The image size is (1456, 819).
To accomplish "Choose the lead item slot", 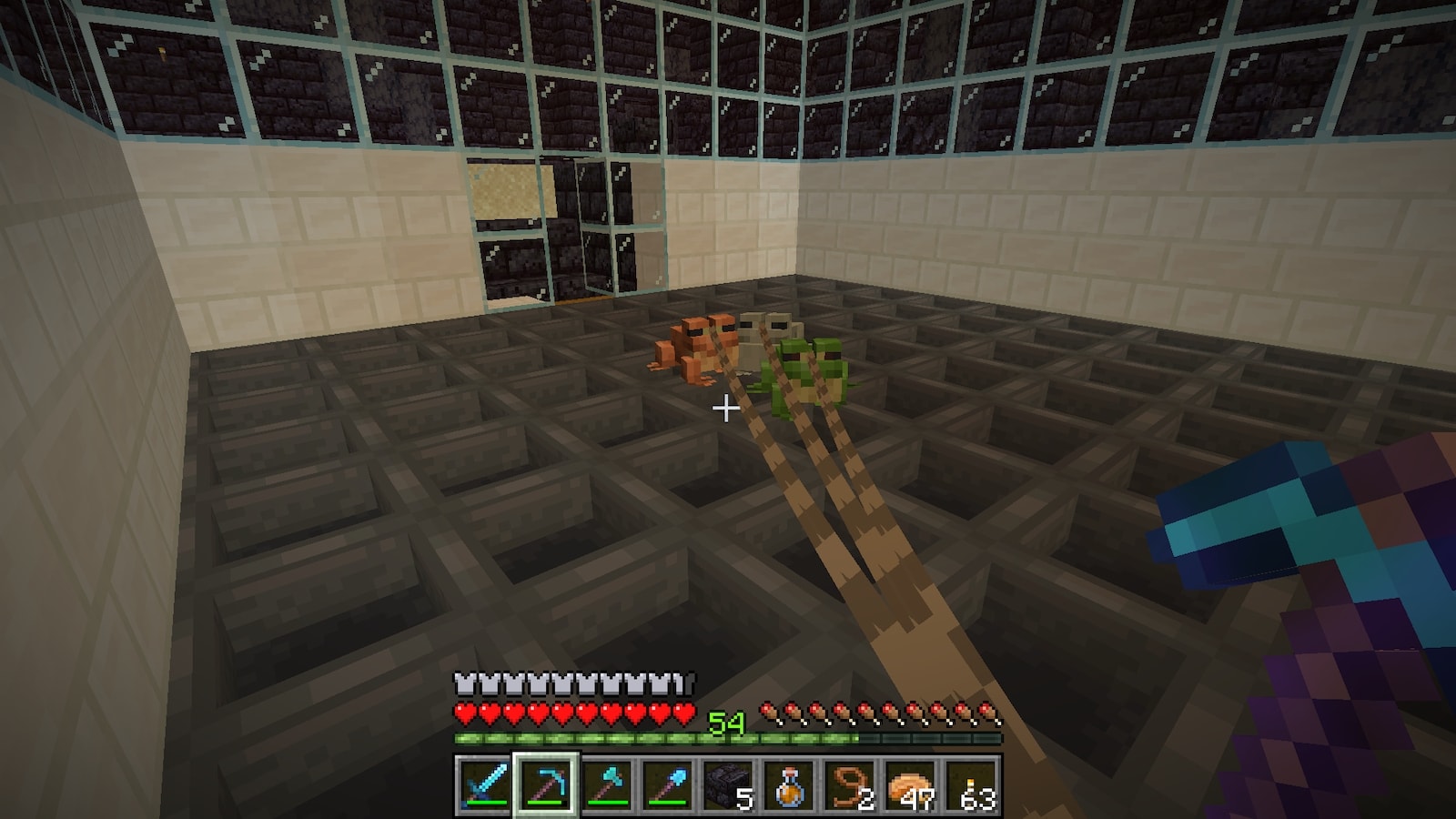I will tap(851, 784).
